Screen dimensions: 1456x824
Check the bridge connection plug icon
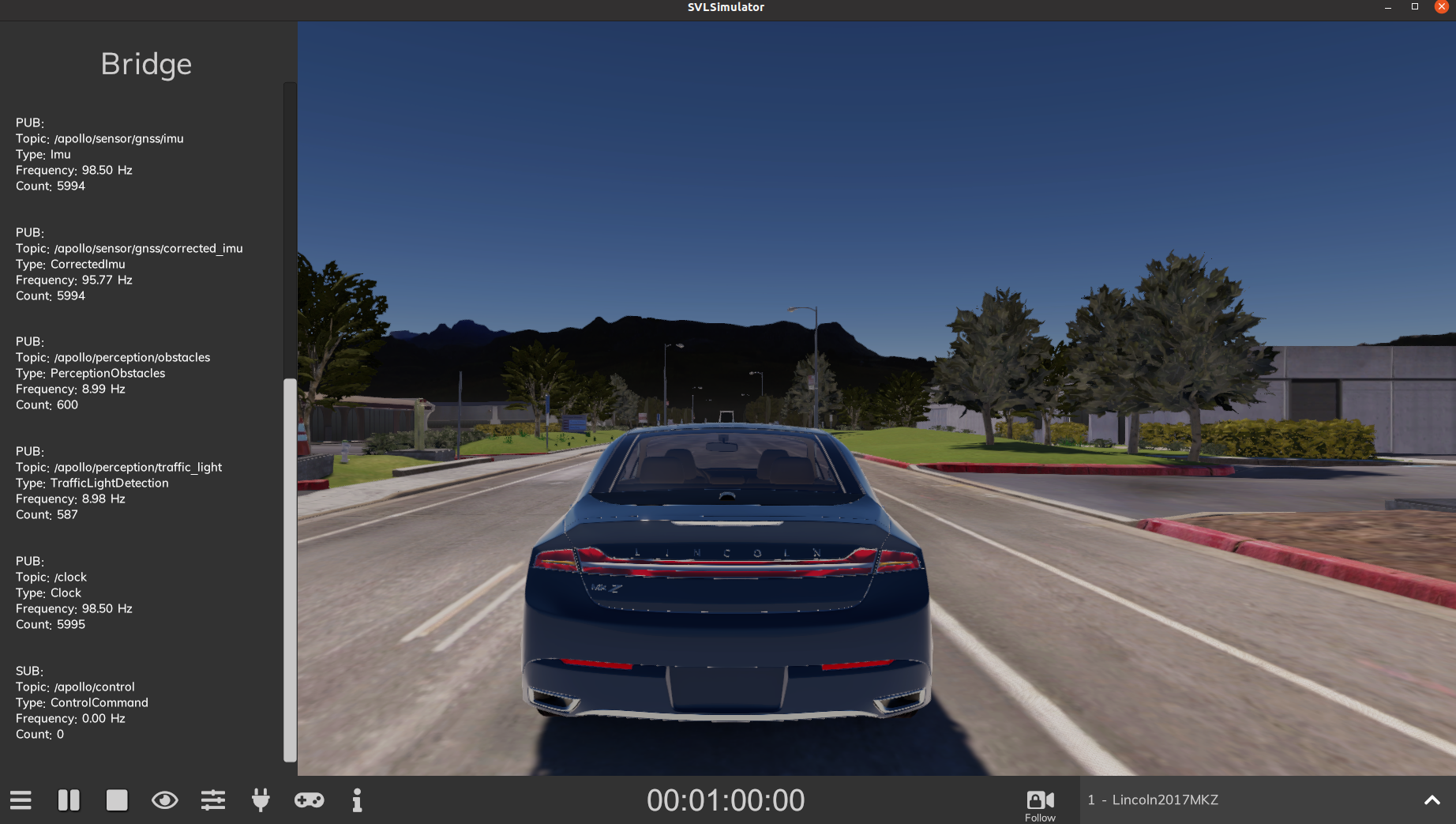click(261, 800)
